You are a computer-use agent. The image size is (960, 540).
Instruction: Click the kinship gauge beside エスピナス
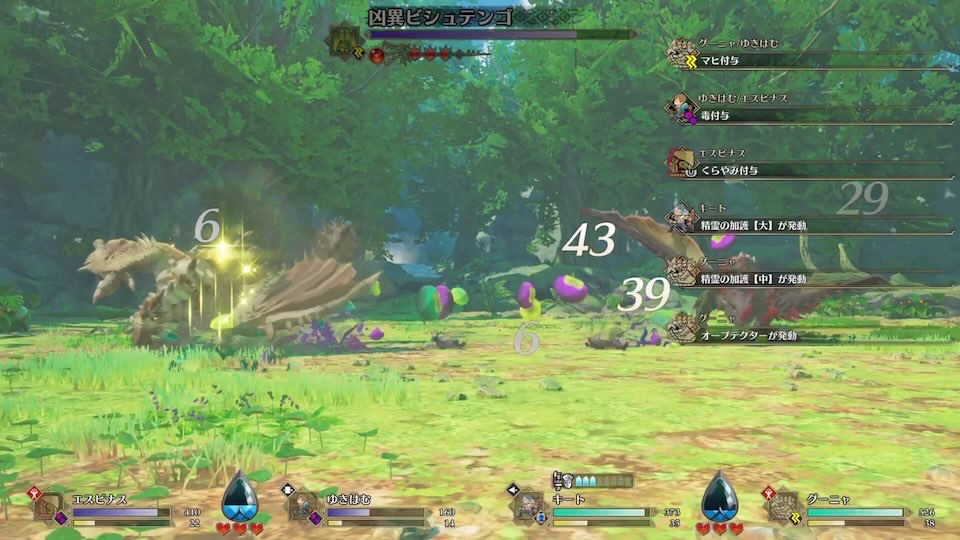[x=239, y=496]
